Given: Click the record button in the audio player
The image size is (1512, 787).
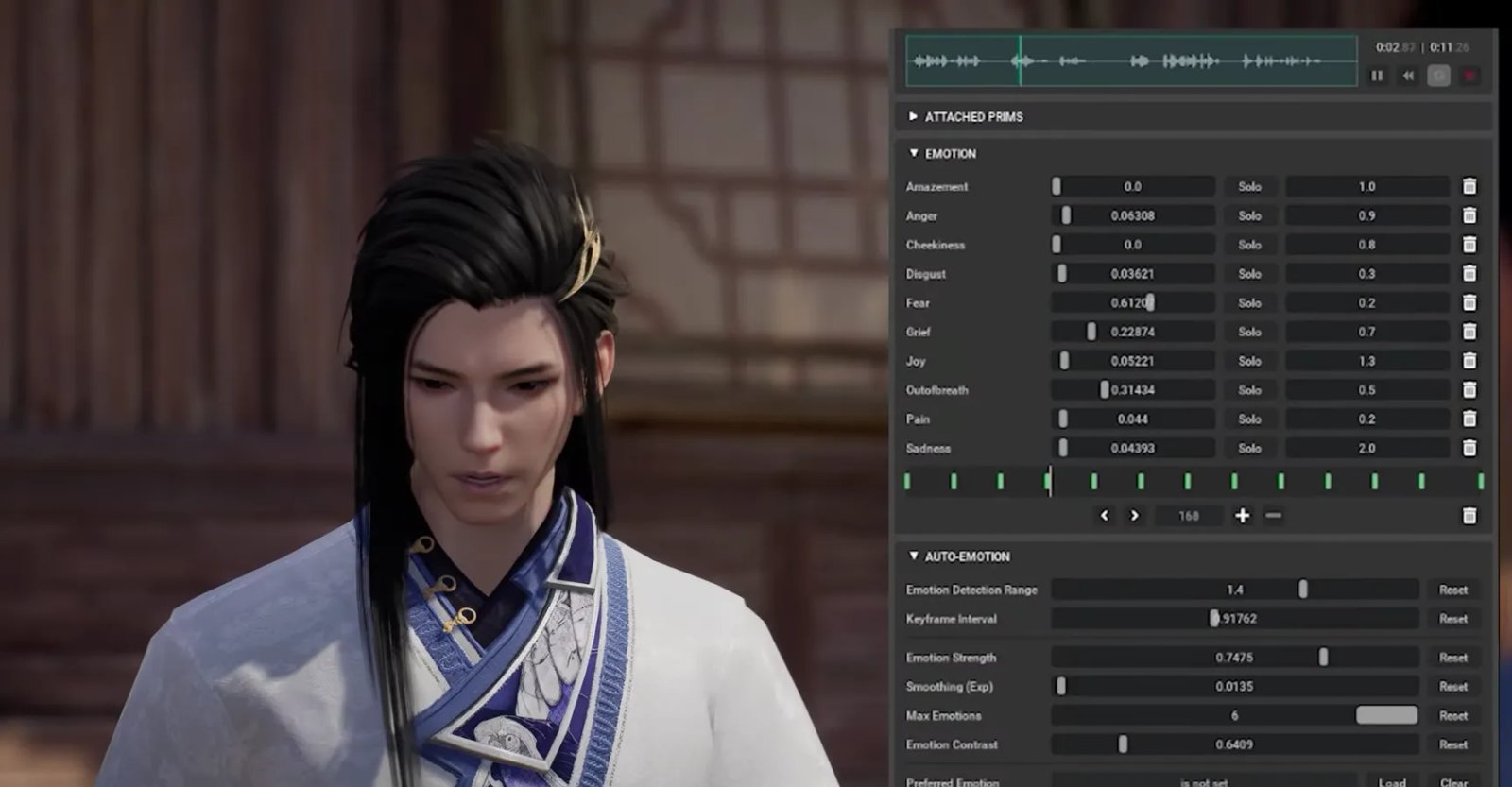Looking at the screenshot, I should point(1469,76).
